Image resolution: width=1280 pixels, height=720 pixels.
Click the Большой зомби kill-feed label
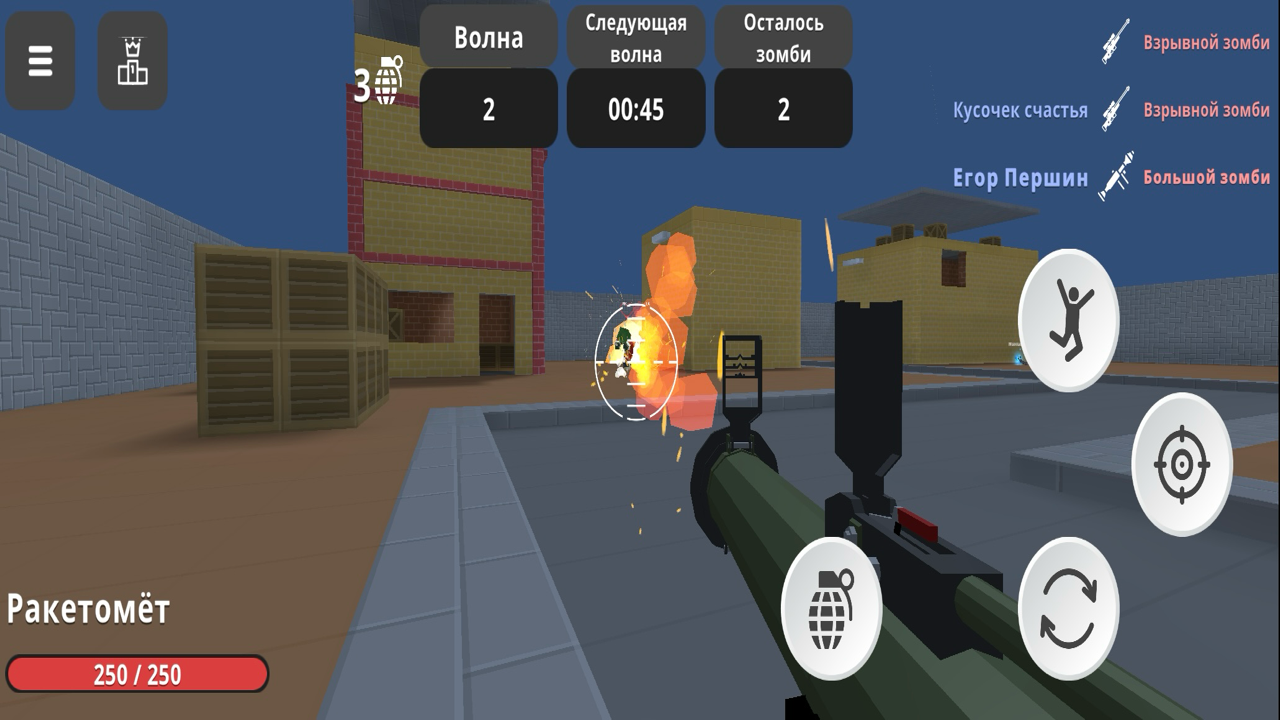1205,177
